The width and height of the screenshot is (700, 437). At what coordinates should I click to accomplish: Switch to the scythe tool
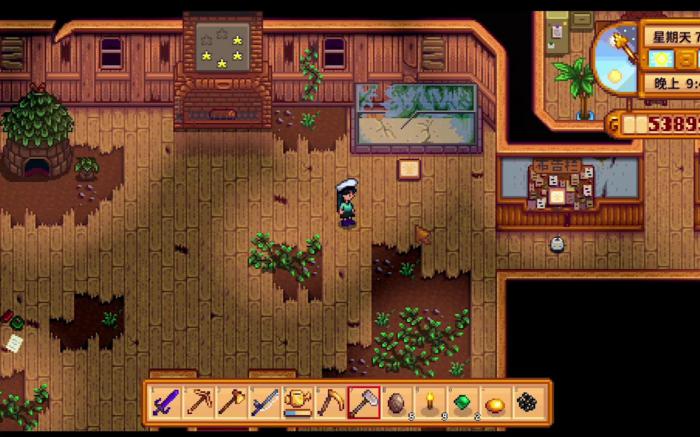331,403
